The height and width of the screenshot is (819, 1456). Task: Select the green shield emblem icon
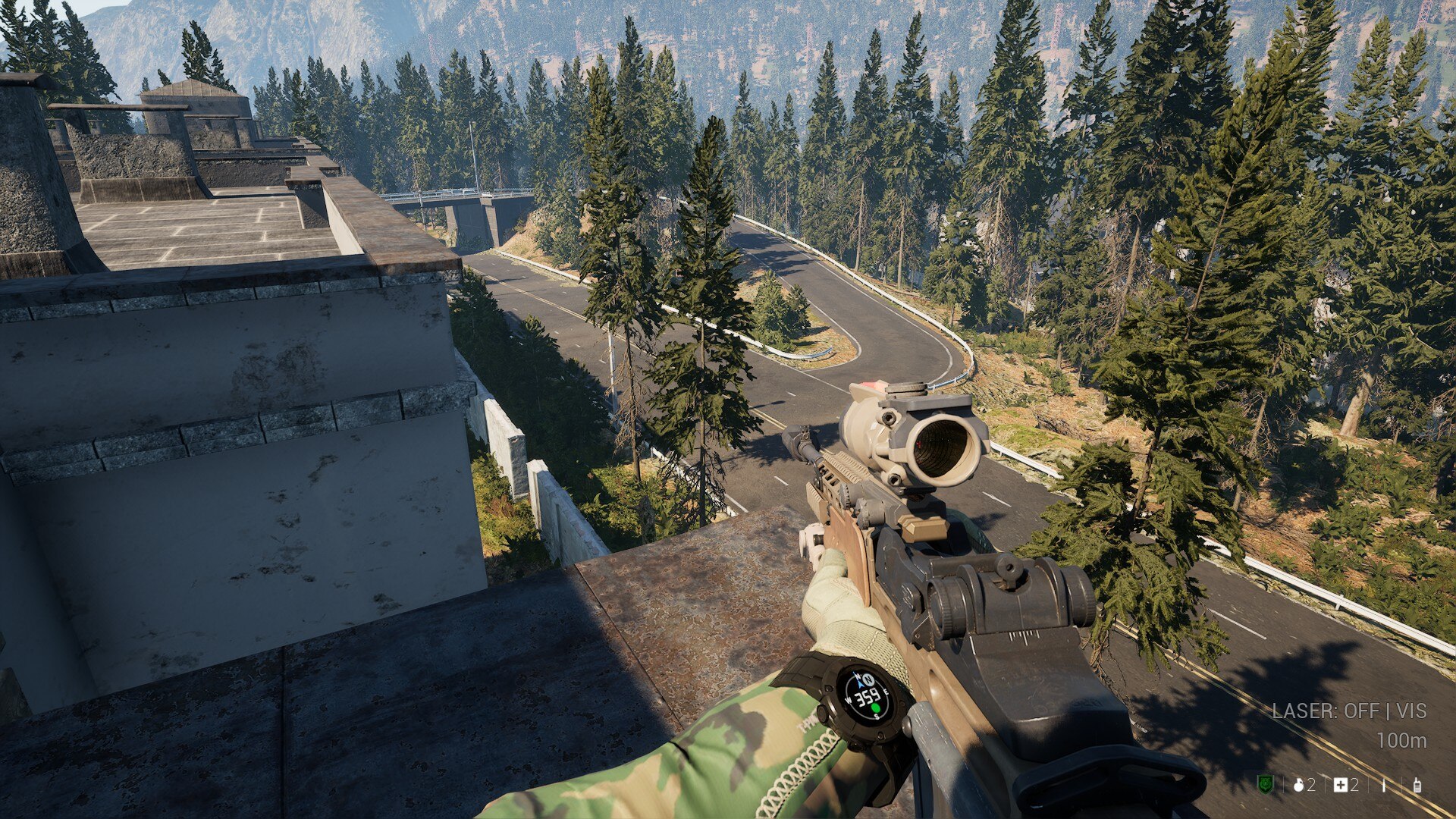coord(1265,785)
